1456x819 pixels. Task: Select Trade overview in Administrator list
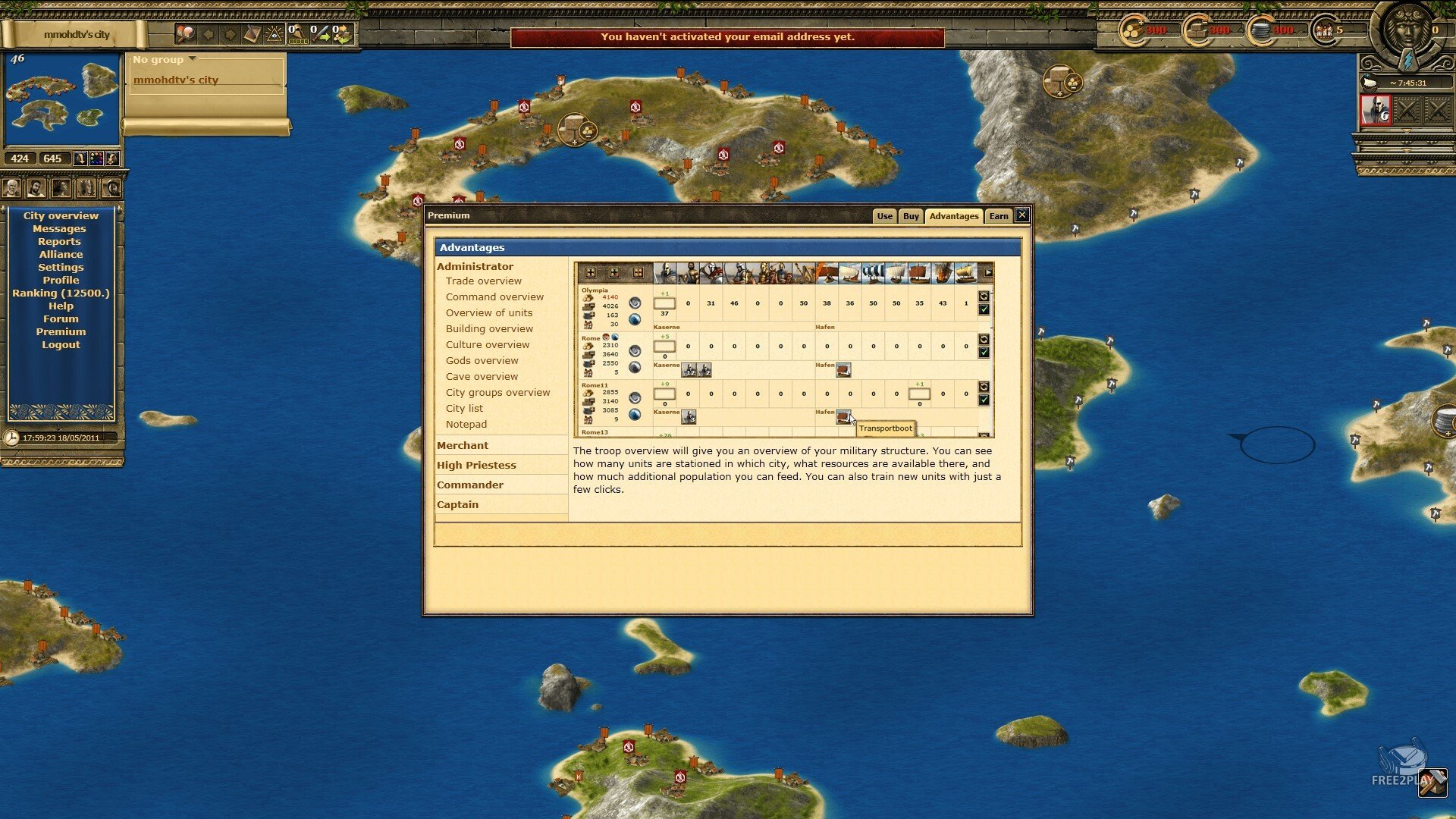pos(483,281)
